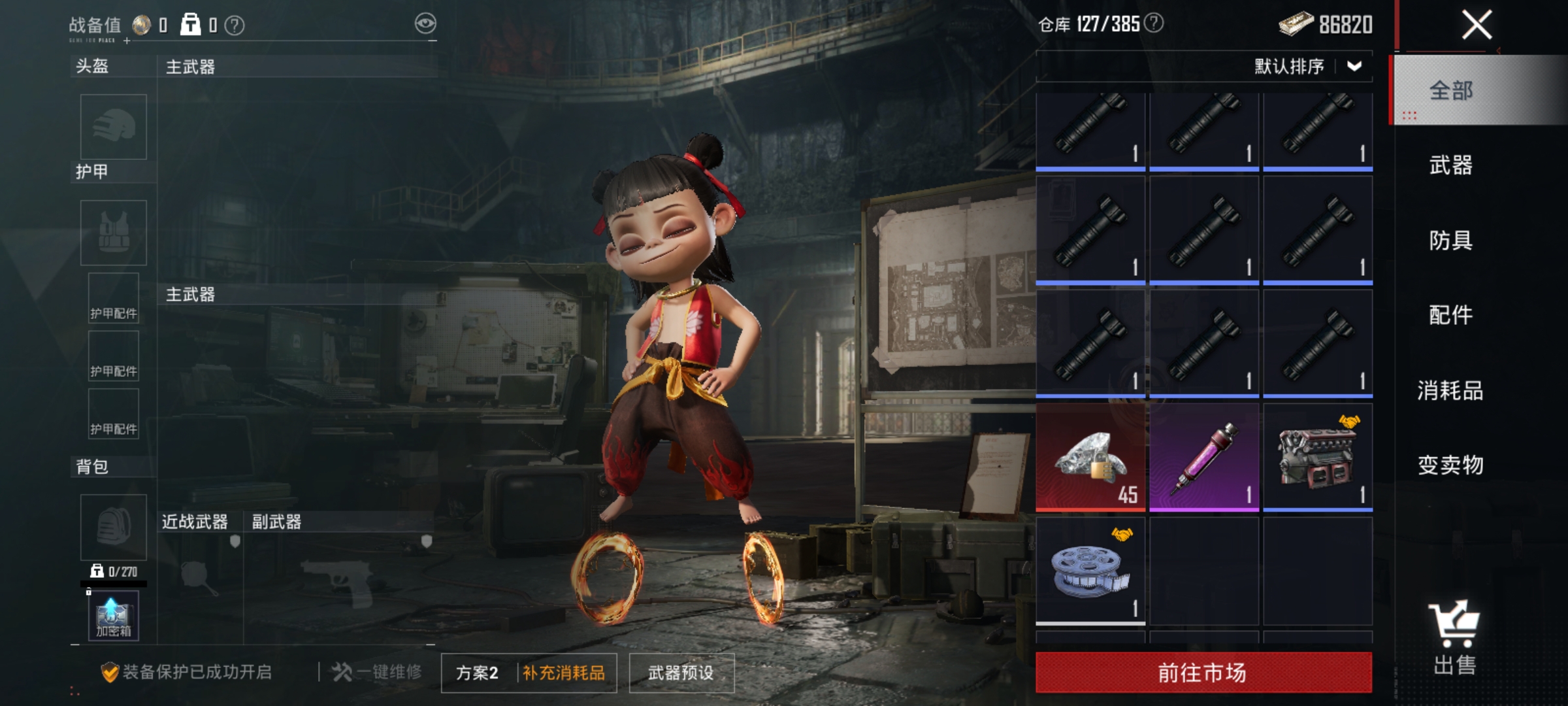Show the 防具 category
Image resolution: width=1568 pixels, height=706 pixels.
[1450, 240]
